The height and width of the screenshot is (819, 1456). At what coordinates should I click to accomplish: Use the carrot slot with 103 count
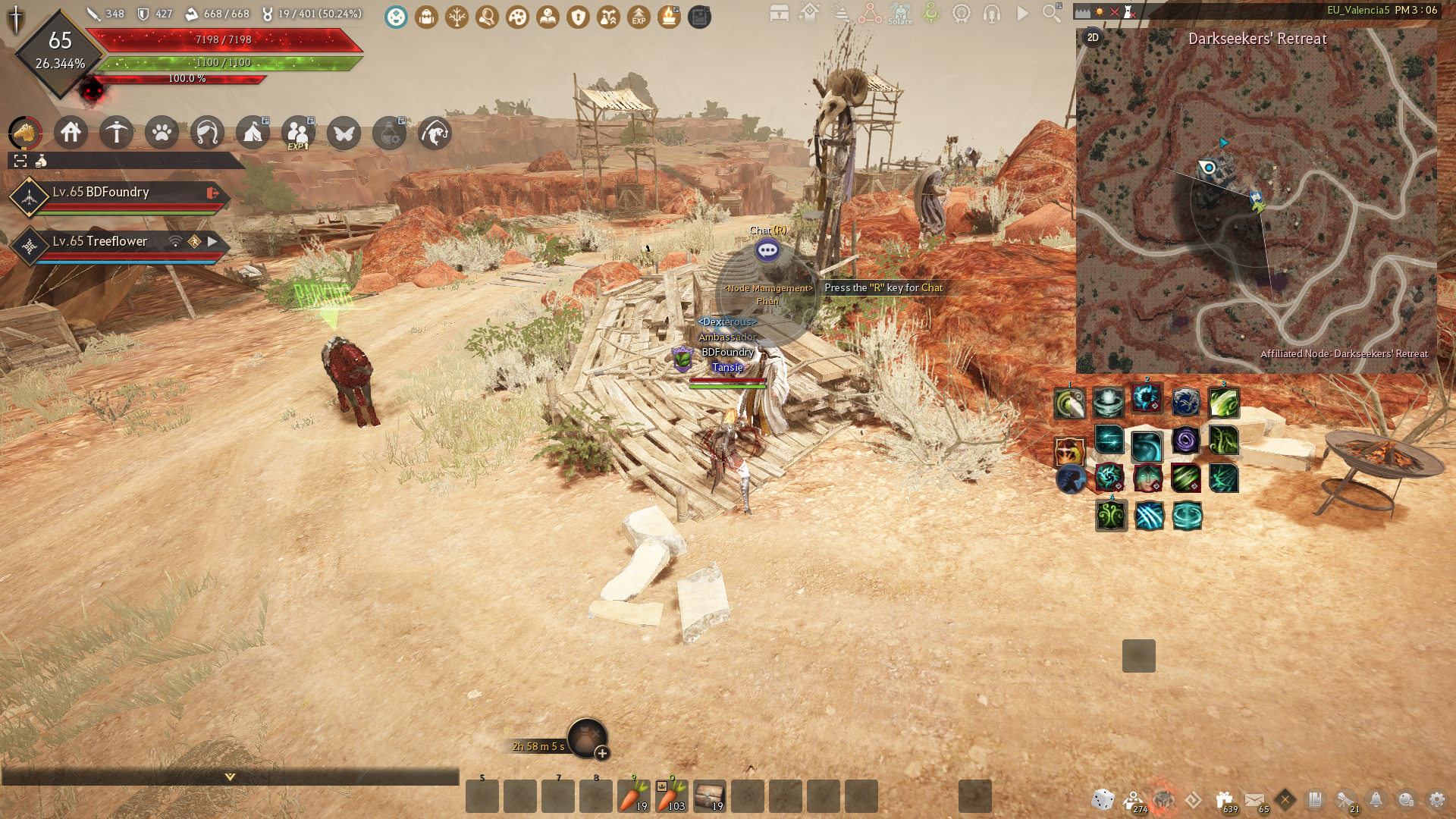click(x=672, y=796)
